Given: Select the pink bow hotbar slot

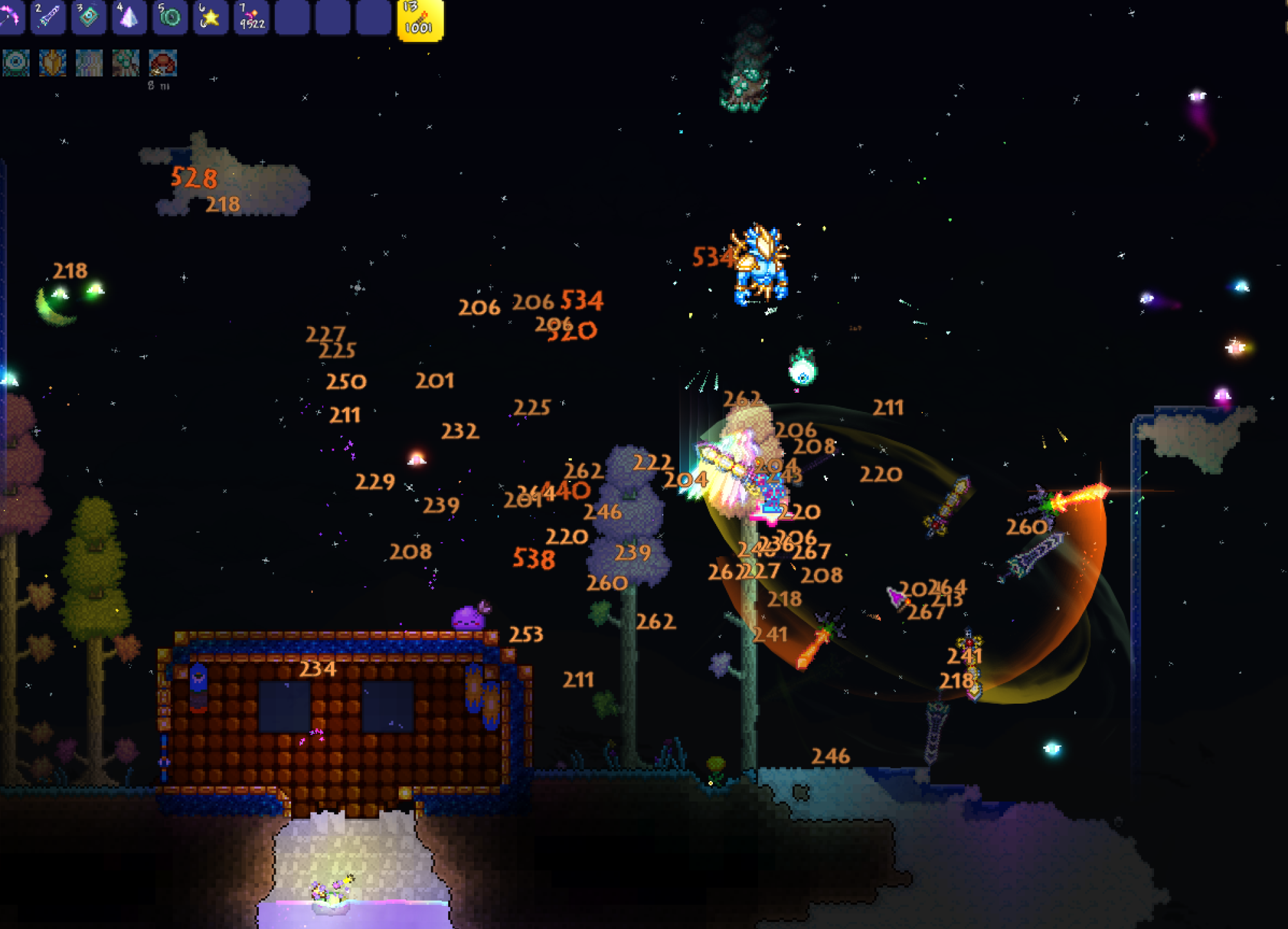Looking at the screenshot, I should (x=9, y=17).
